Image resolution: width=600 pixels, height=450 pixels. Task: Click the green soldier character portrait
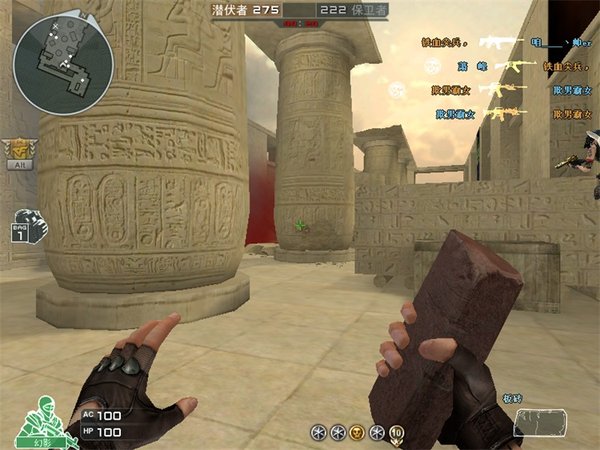point(39,419)
